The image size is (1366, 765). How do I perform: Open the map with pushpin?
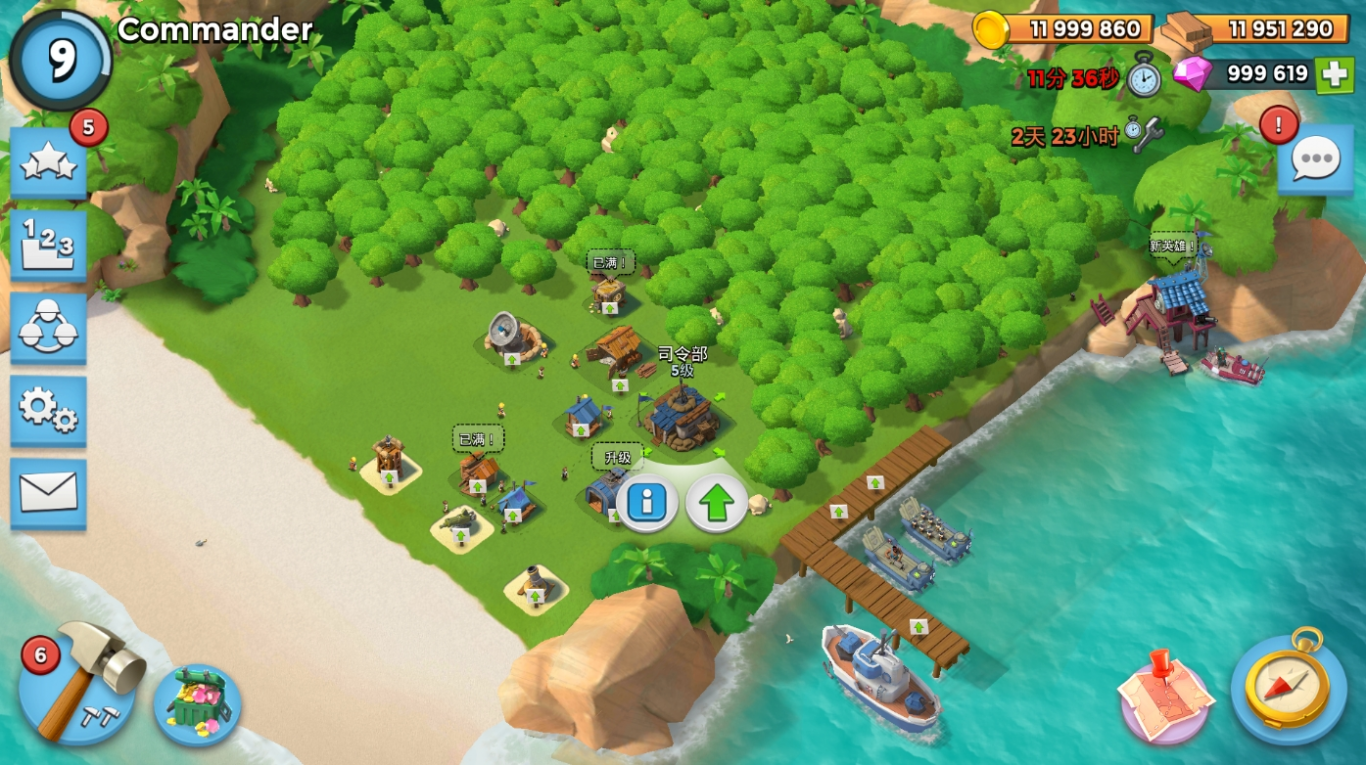[x=1165, y=695]
